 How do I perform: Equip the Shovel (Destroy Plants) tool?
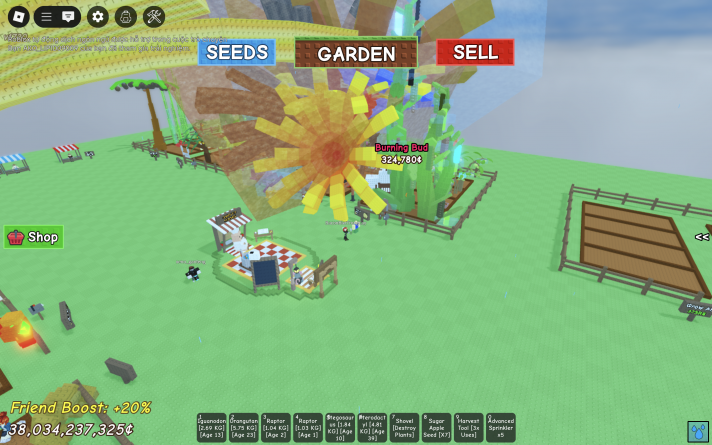point(404,428)
